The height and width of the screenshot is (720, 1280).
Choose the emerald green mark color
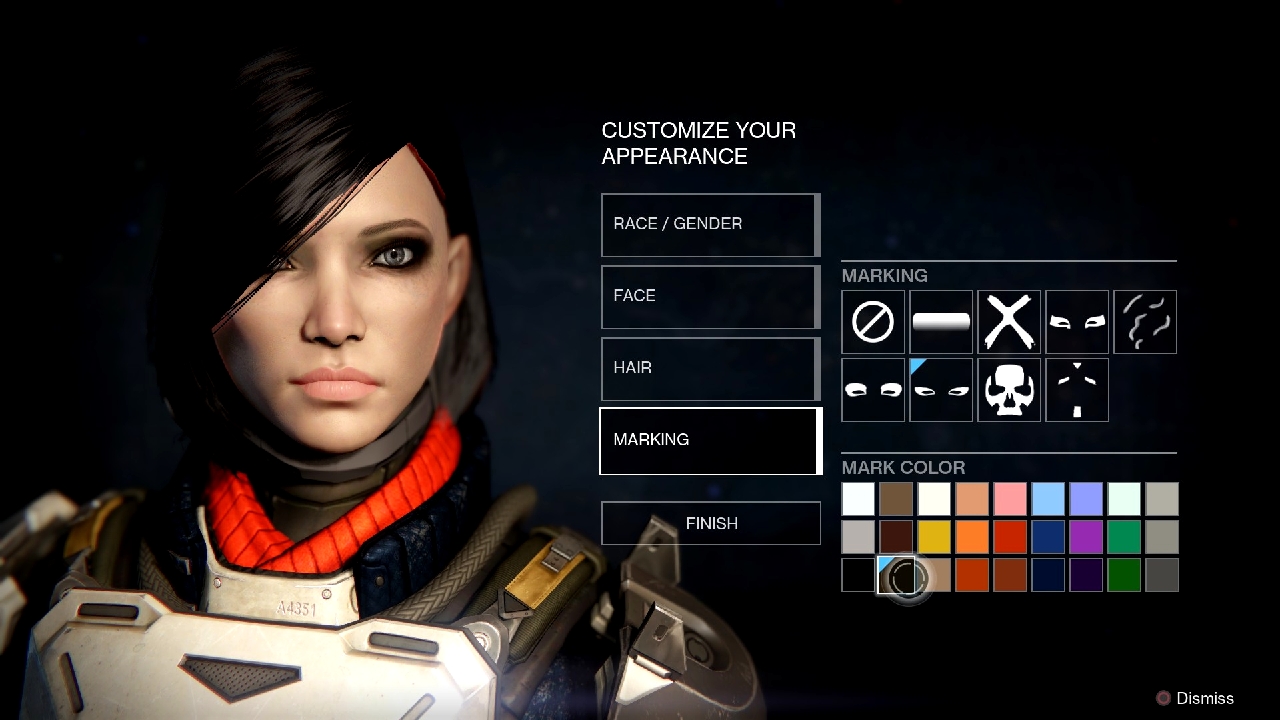pyautogui.click(x=1124, y=537)
